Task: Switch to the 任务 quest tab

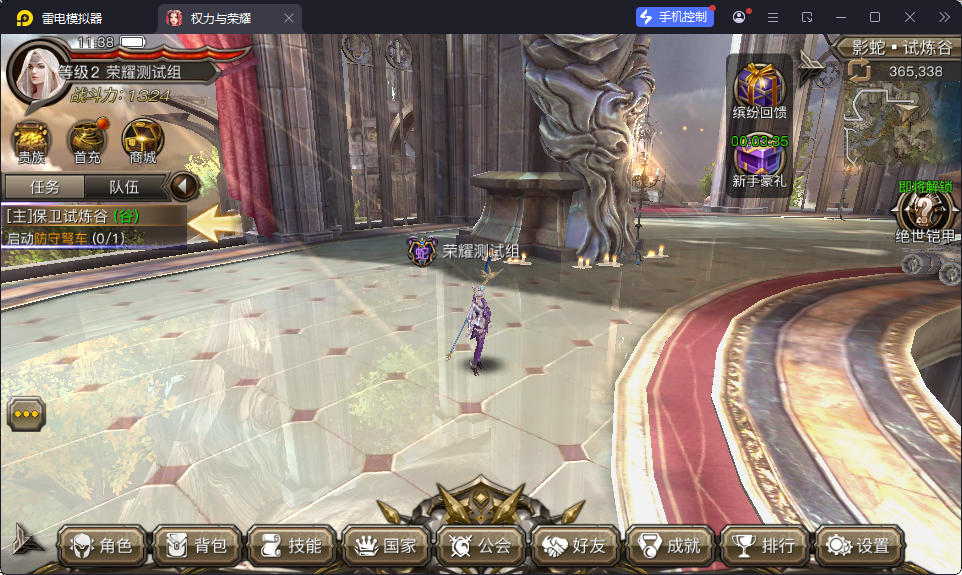Action: click(44, 187)
